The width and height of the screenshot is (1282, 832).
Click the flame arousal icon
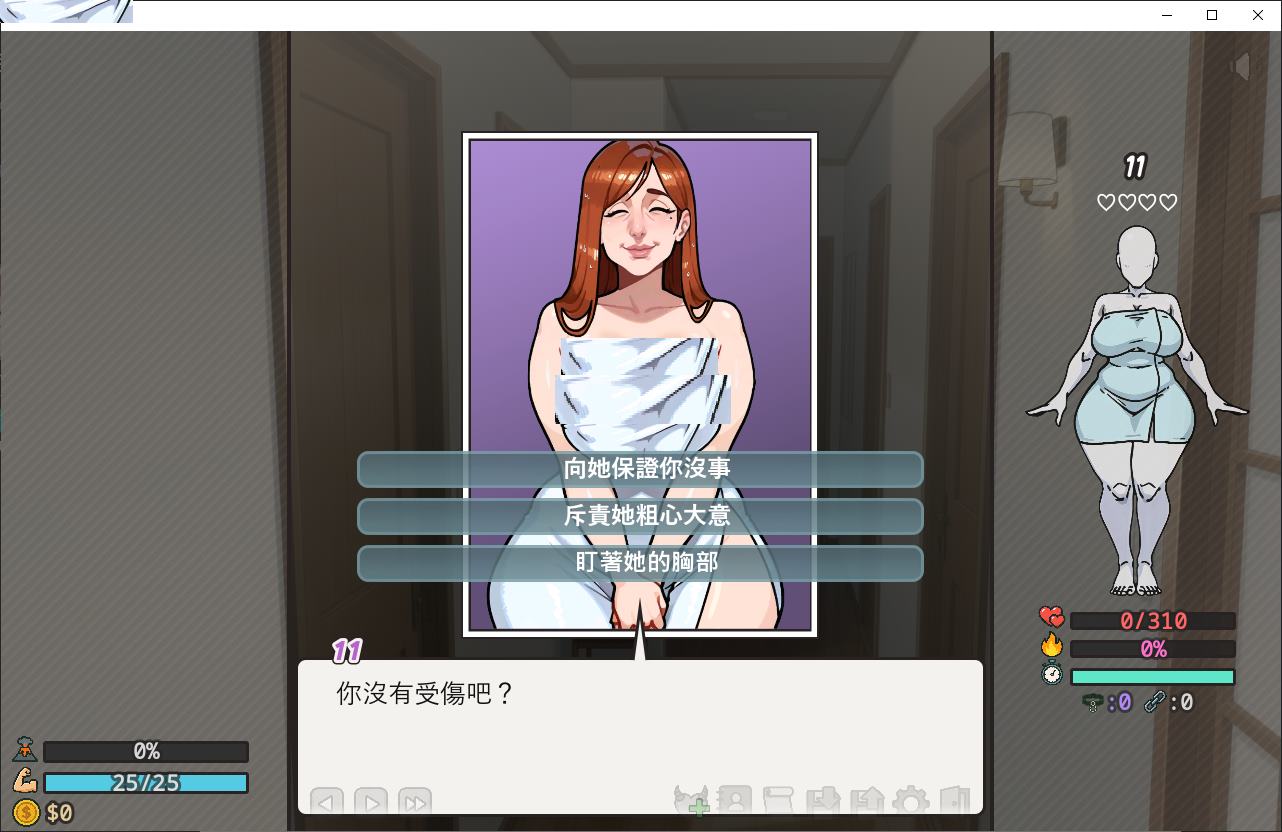[x=1051, y=645]
